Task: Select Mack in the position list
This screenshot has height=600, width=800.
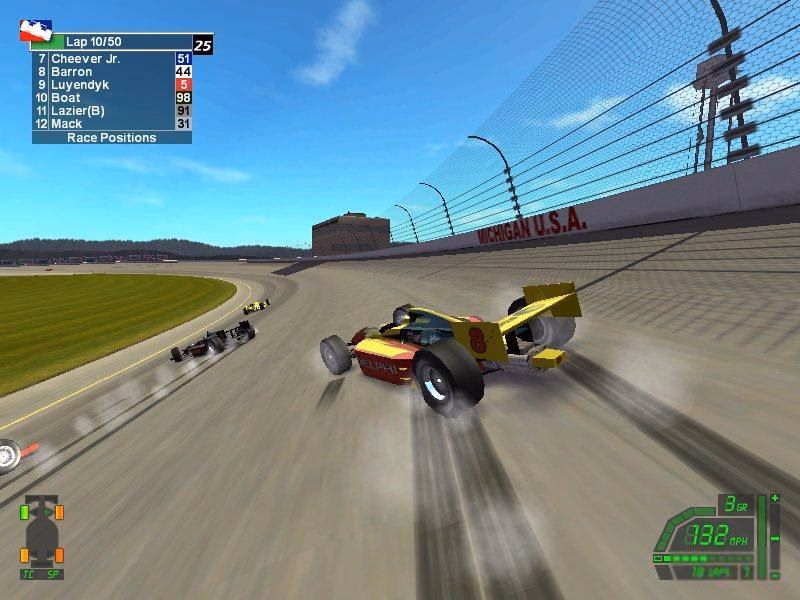Action: click(x=110, y=124)
